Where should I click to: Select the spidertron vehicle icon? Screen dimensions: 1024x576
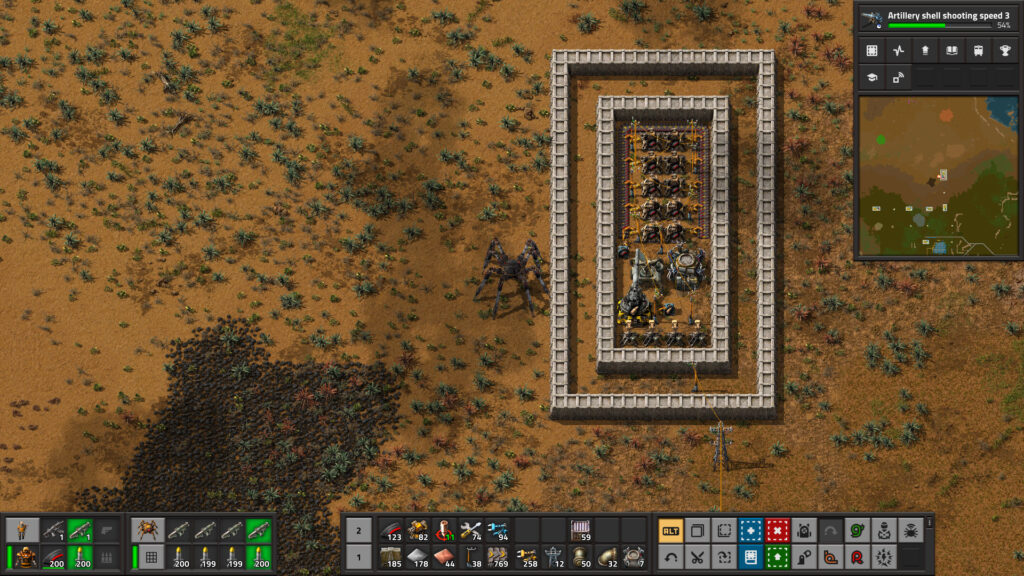click(x=149, y=530)
